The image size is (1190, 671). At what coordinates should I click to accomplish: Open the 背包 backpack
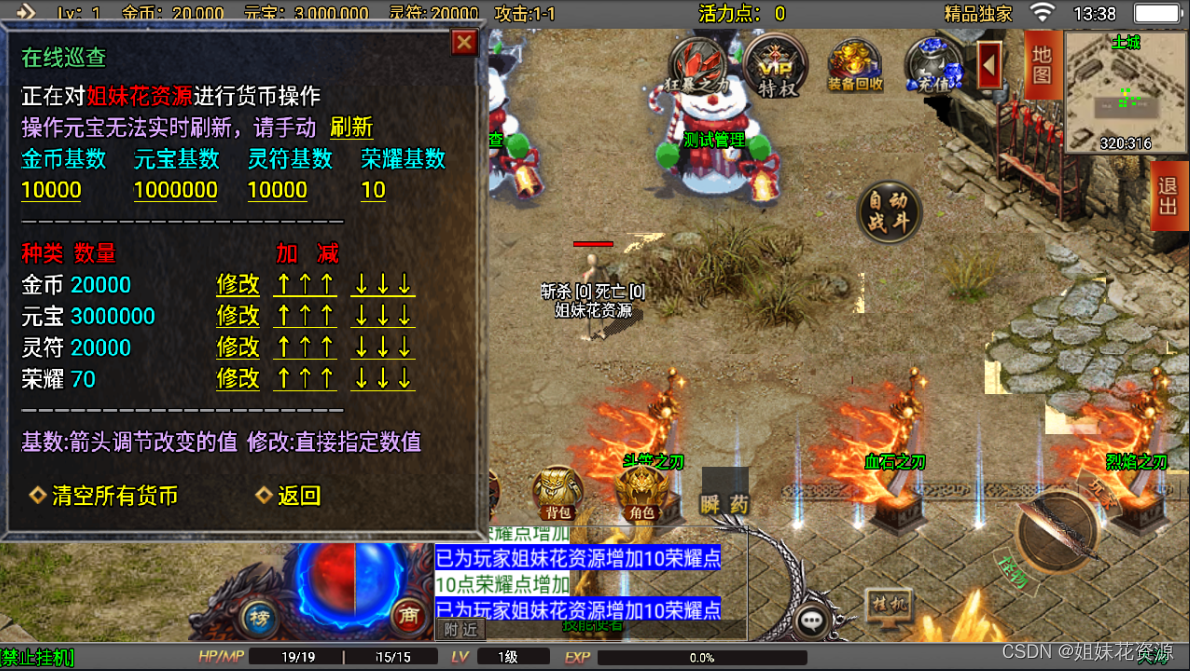(x=557, y=494)
